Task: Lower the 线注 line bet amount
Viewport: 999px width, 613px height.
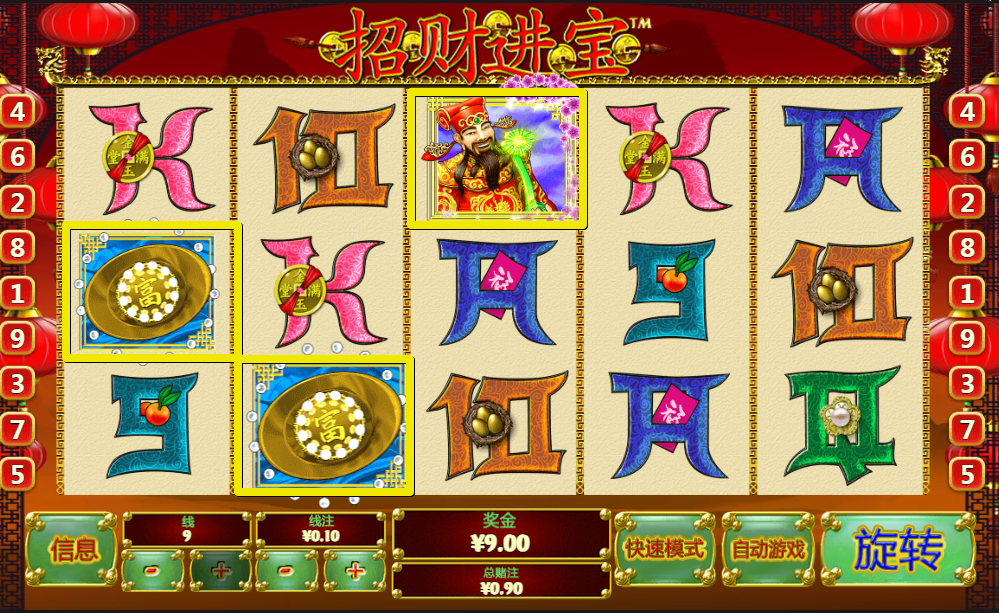Action: point(287,571)
